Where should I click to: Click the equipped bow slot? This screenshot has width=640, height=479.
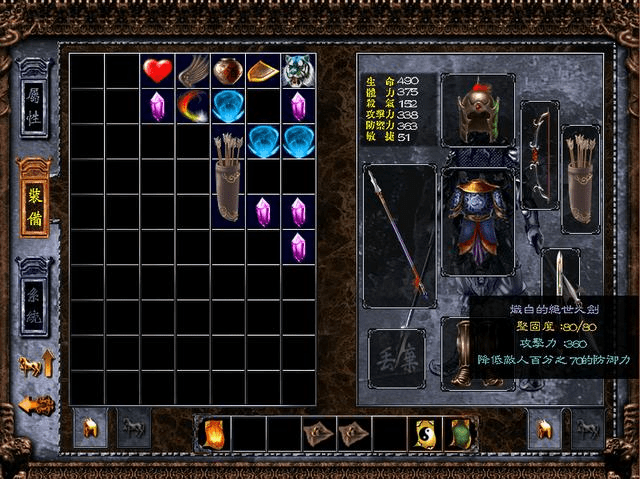(x=541, y=145)
